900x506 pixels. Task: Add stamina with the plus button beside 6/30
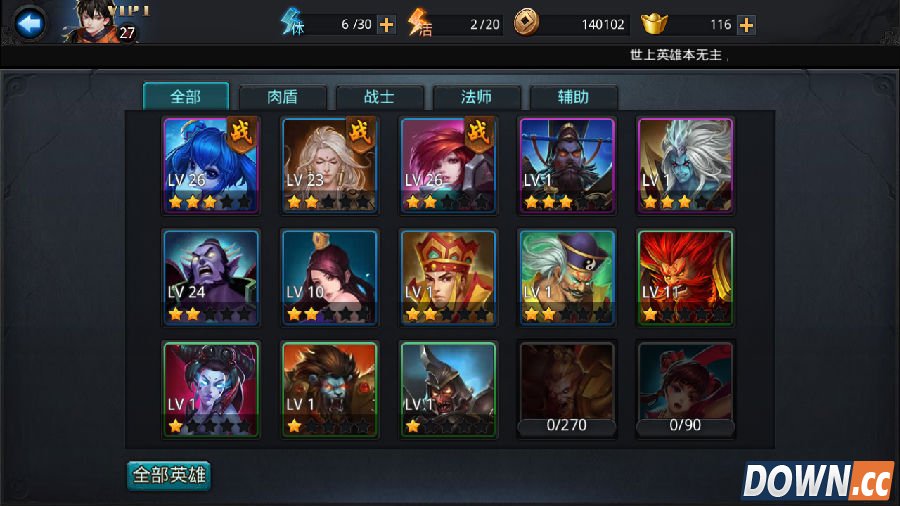(386, 24)
